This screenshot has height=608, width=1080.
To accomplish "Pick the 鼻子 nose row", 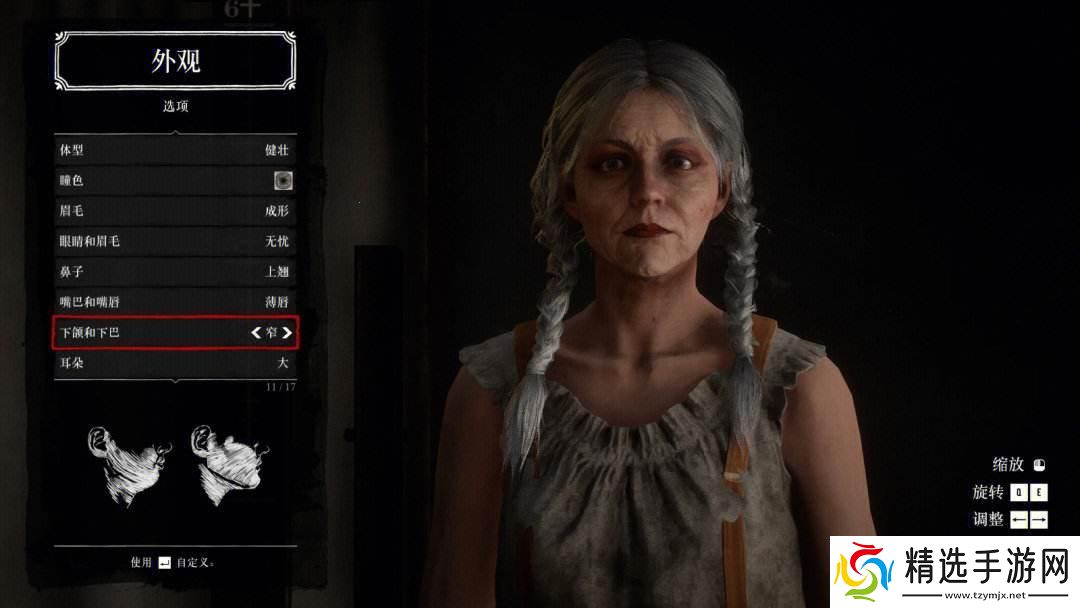I will [x=174, y=271].
